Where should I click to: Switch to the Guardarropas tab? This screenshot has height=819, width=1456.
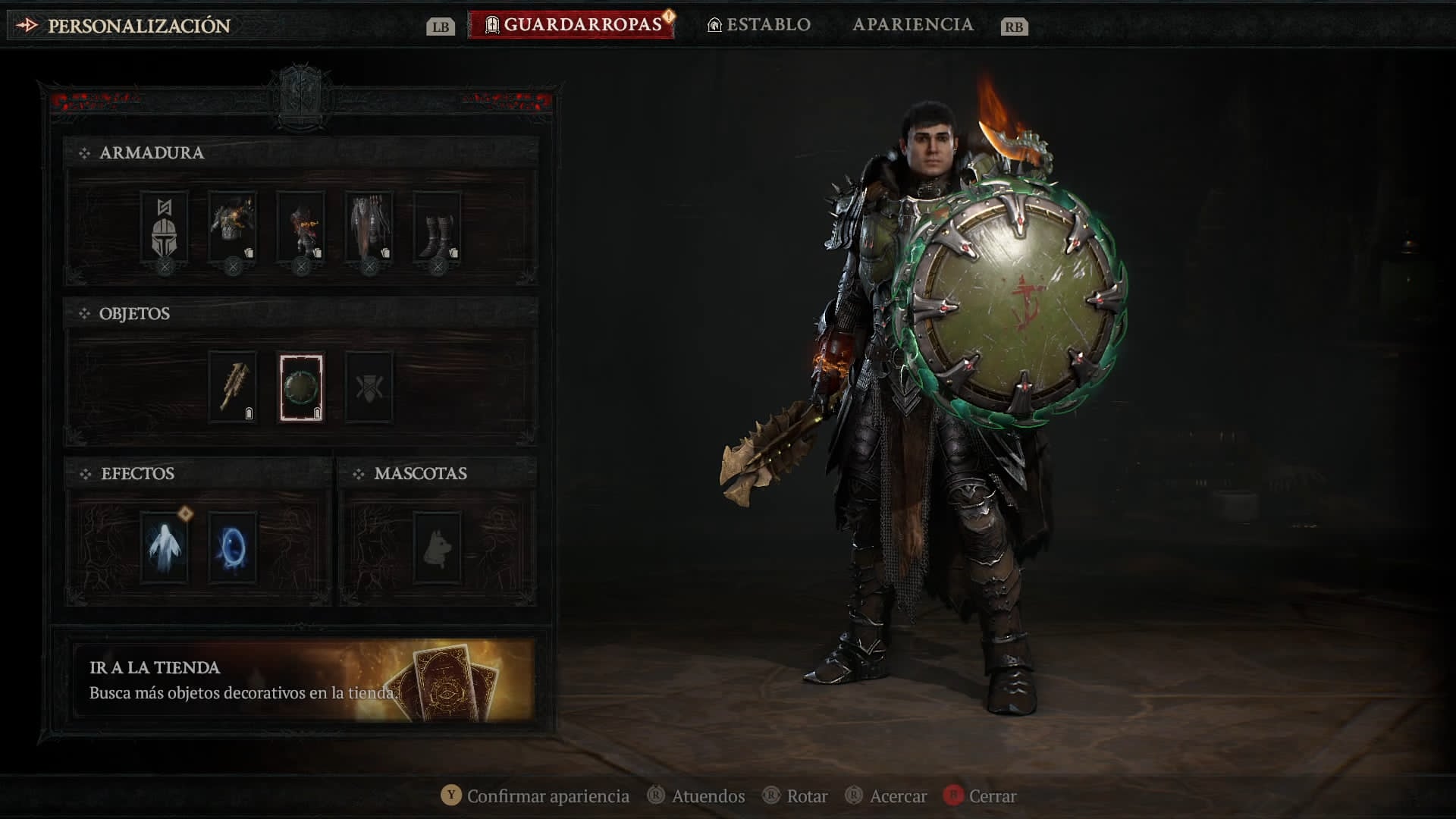pyautogui.click(x=573, y=25)
